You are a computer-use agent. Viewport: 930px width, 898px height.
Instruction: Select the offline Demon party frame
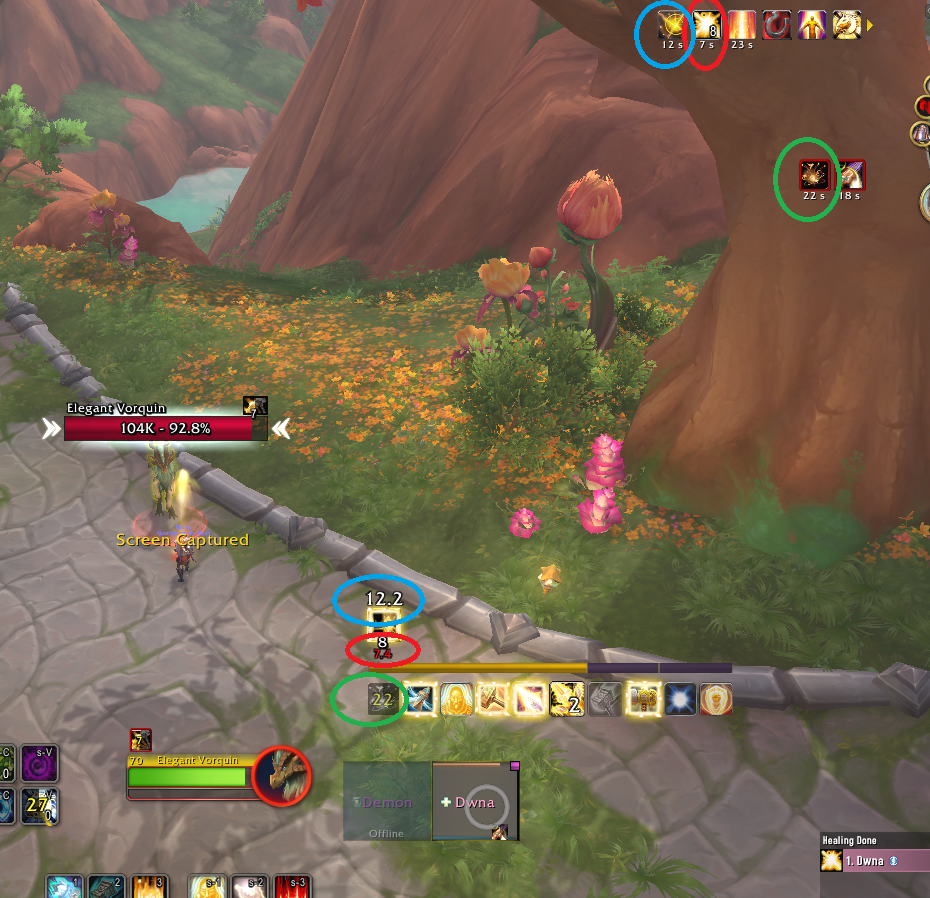click(x=387, y=802)
